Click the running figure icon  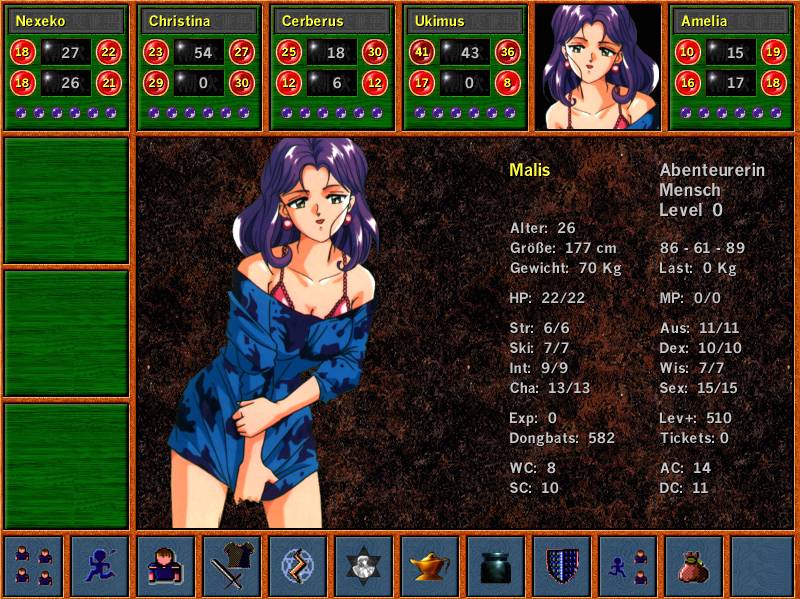click(x=99, y=566)
